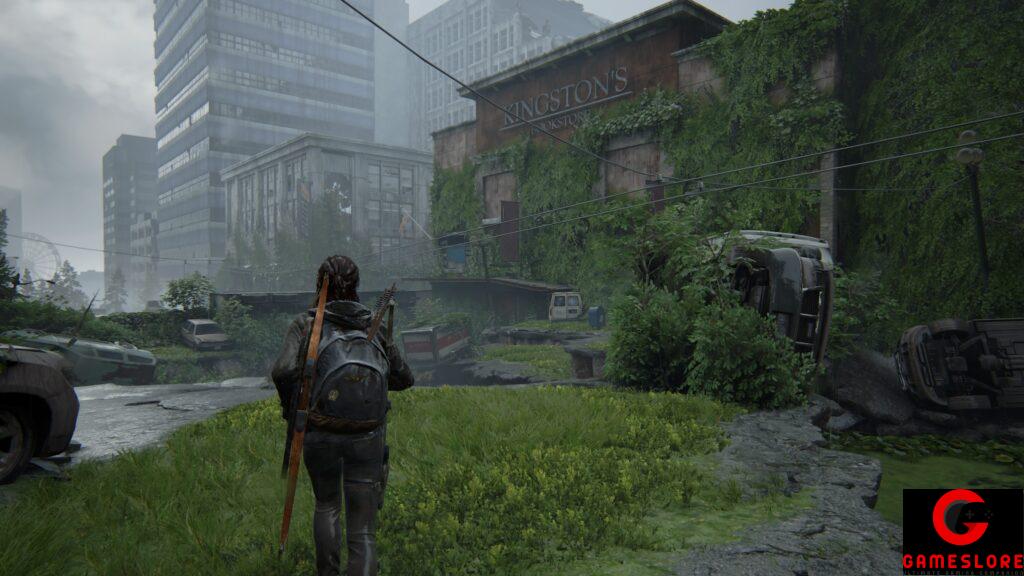Viewport: 1024px width, 576px height.
Task: Click the Gameslore logo watermark
Action: (x=962, y=531)
